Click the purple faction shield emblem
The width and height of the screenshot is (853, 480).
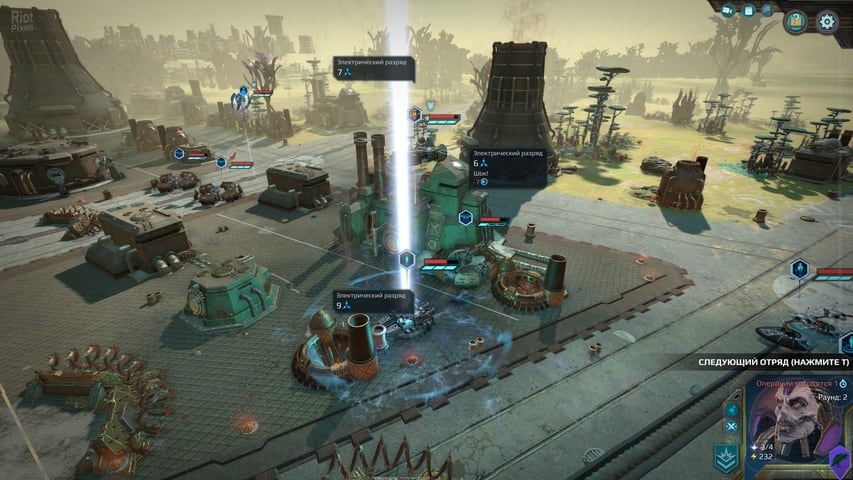(x=840, y=460)
